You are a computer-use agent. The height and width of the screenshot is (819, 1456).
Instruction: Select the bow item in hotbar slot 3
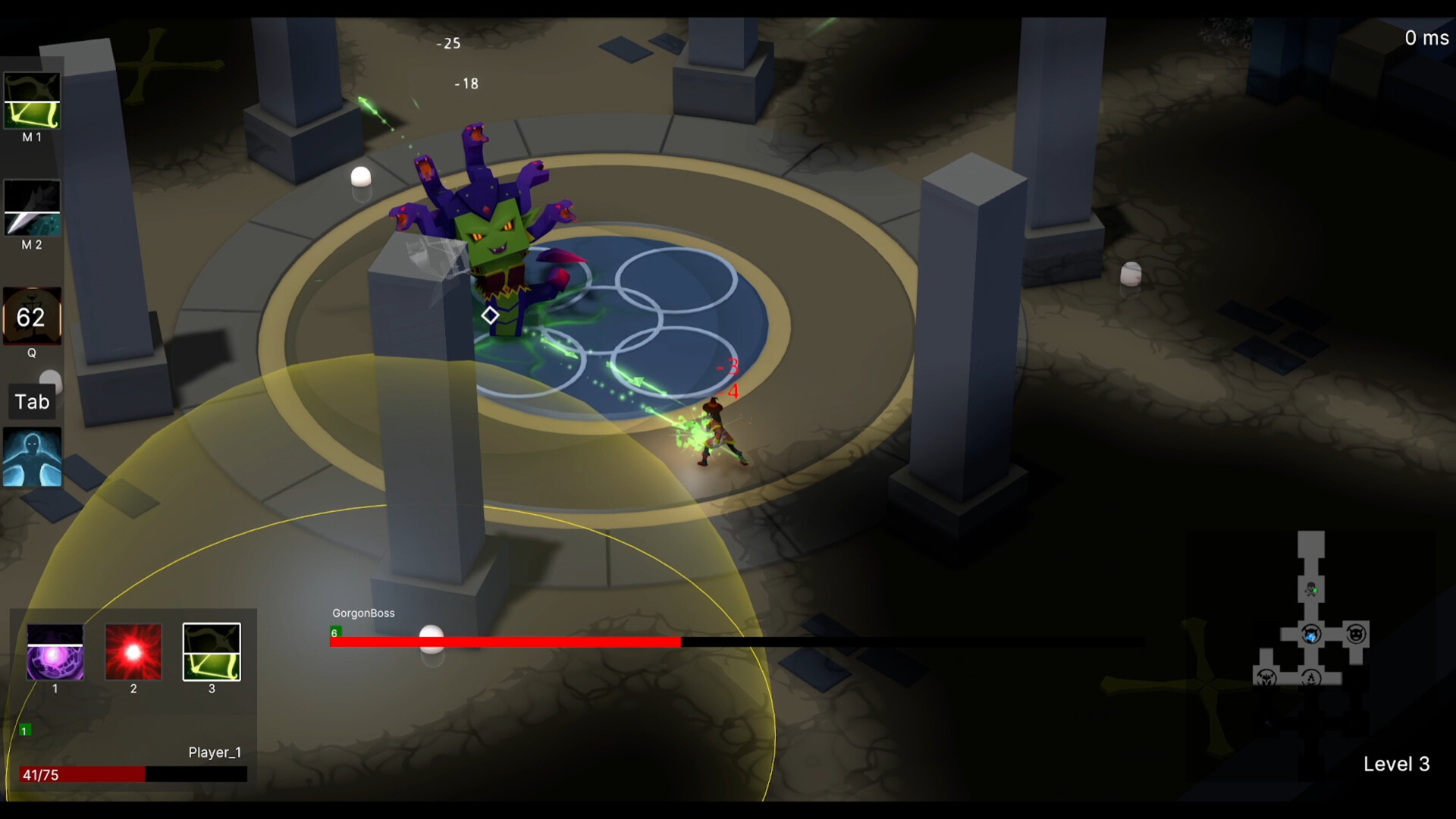click(211, 651)
